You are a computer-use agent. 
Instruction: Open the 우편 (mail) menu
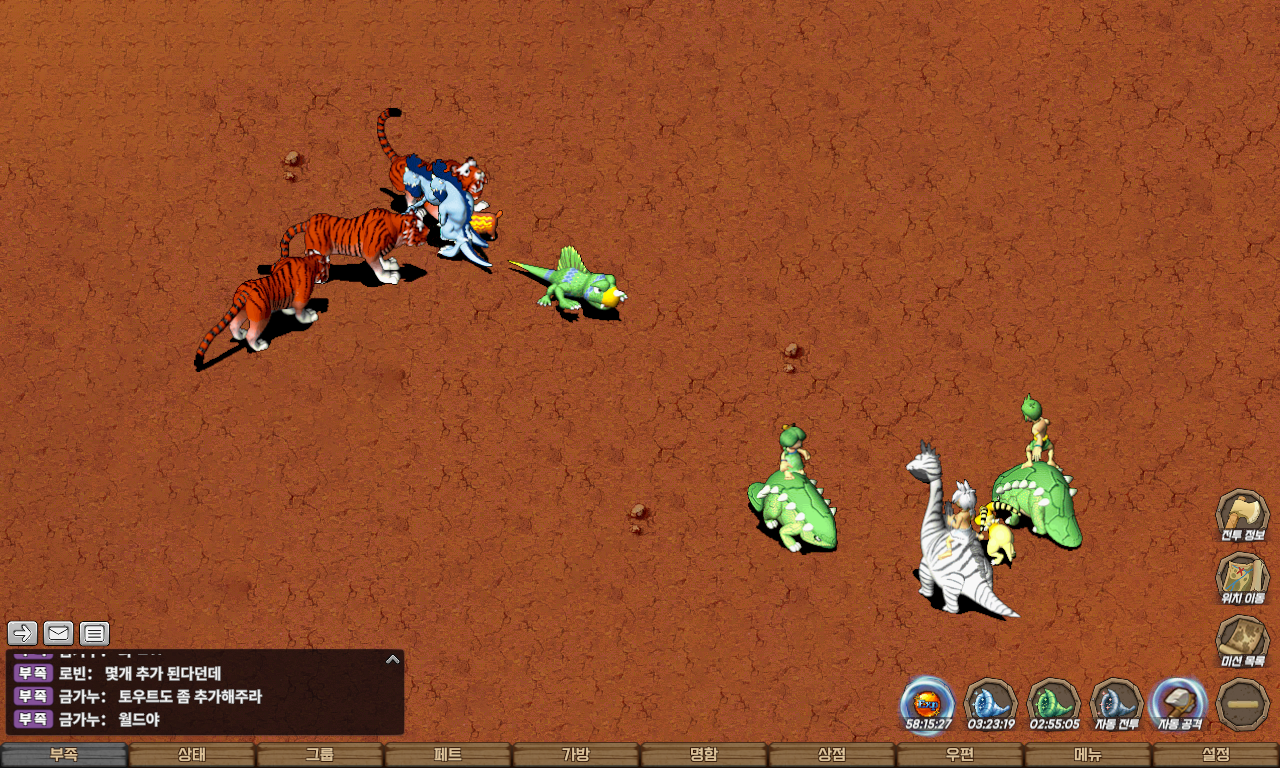[960, 755]
